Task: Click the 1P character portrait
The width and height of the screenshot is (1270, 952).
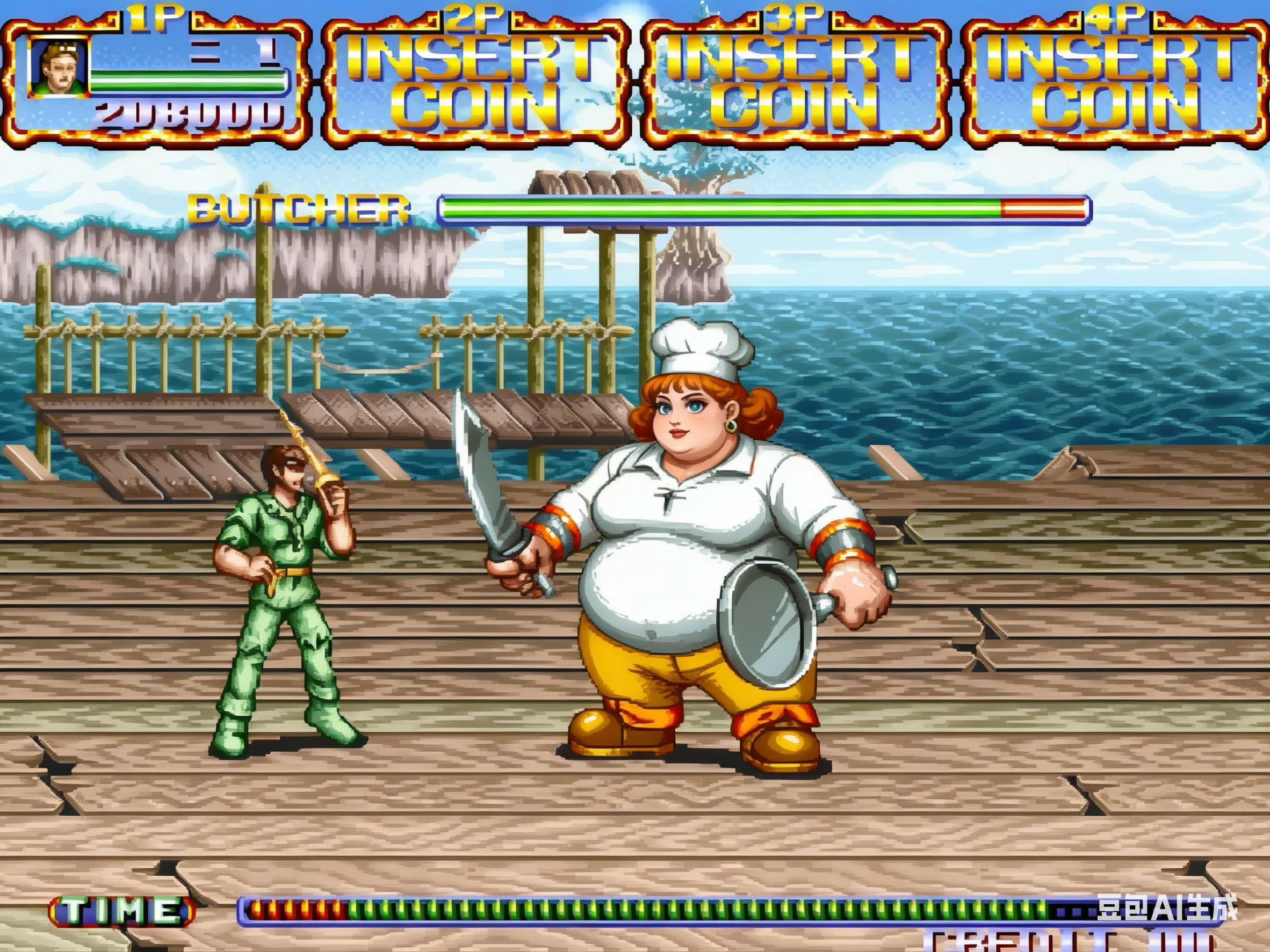Action: click(x=59, y=69)
